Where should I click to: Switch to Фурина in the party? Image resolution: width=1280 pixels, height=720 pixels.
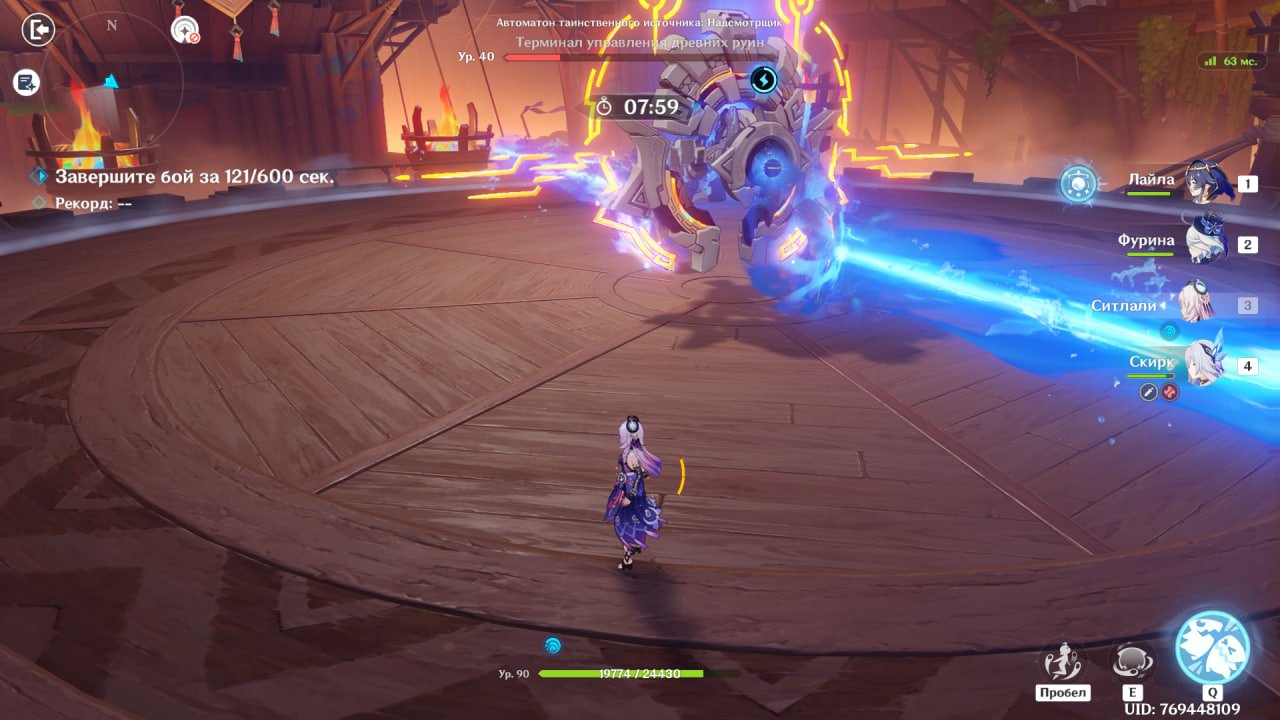tap(1206, 243)
